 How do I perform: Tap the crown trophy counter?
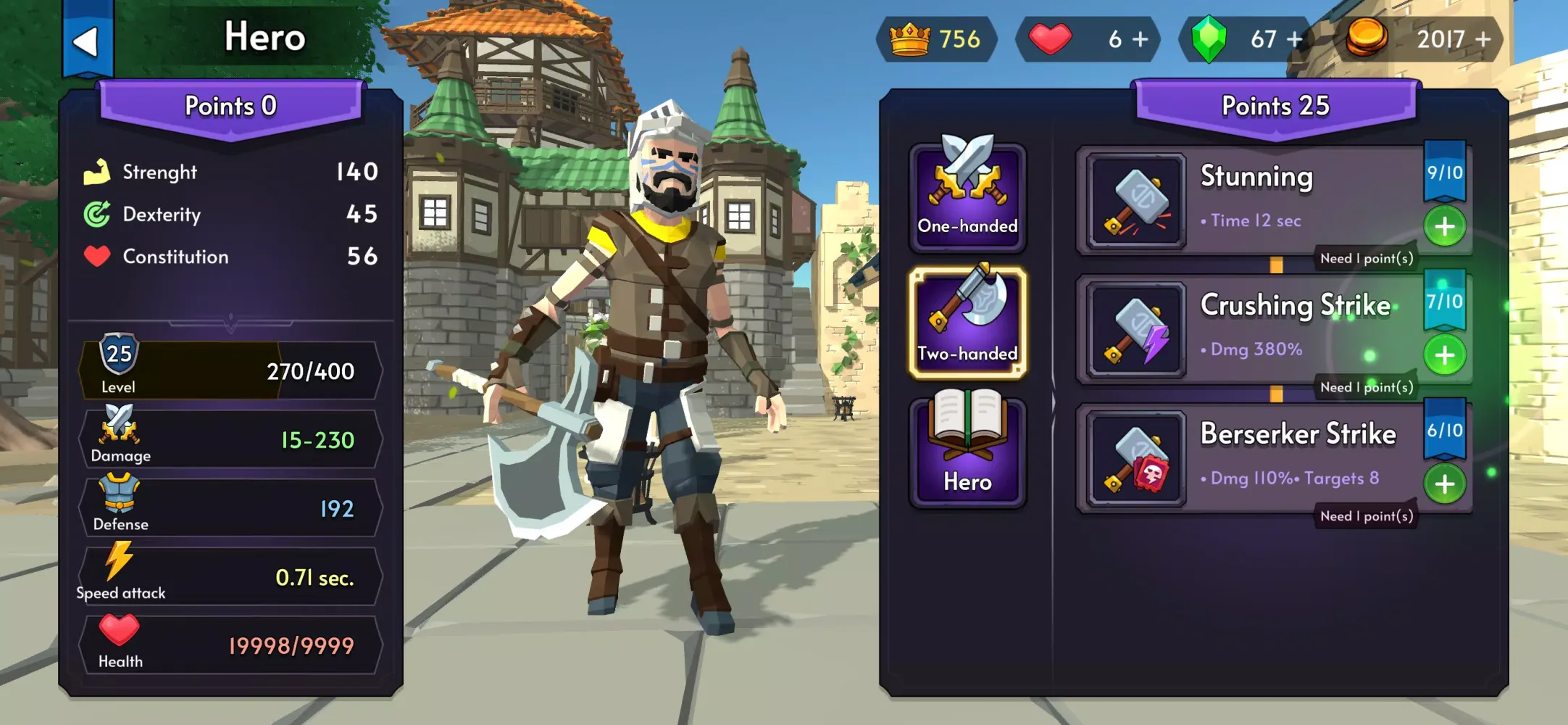(936, 39)
